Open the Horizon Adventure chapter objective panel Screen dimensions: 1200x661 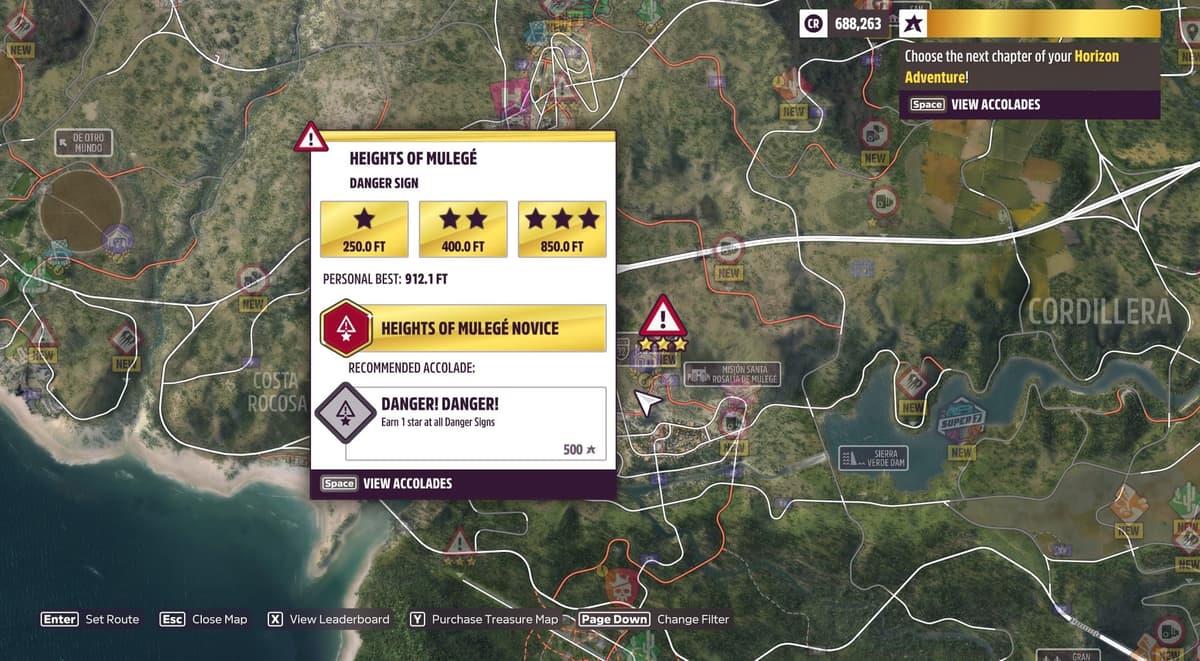click(x=1030, y=66)
